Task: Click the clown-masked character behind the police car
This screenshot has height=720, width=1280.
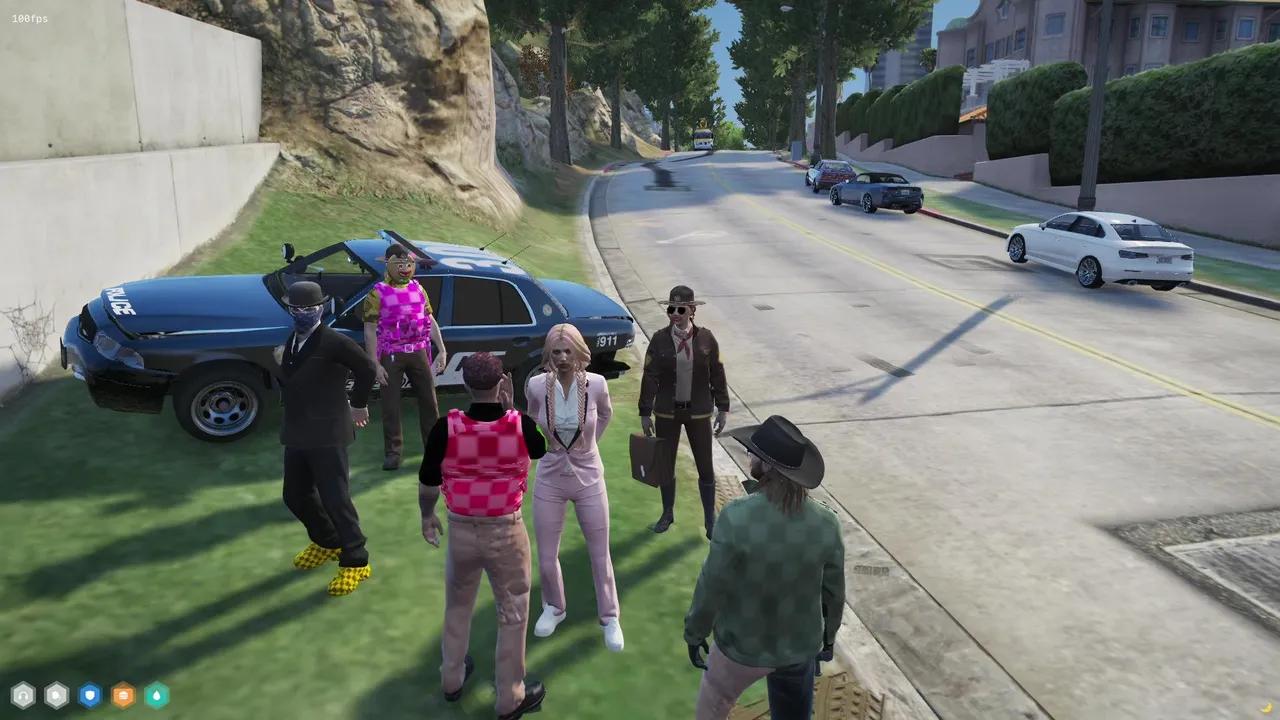Action: click(400, 300)
